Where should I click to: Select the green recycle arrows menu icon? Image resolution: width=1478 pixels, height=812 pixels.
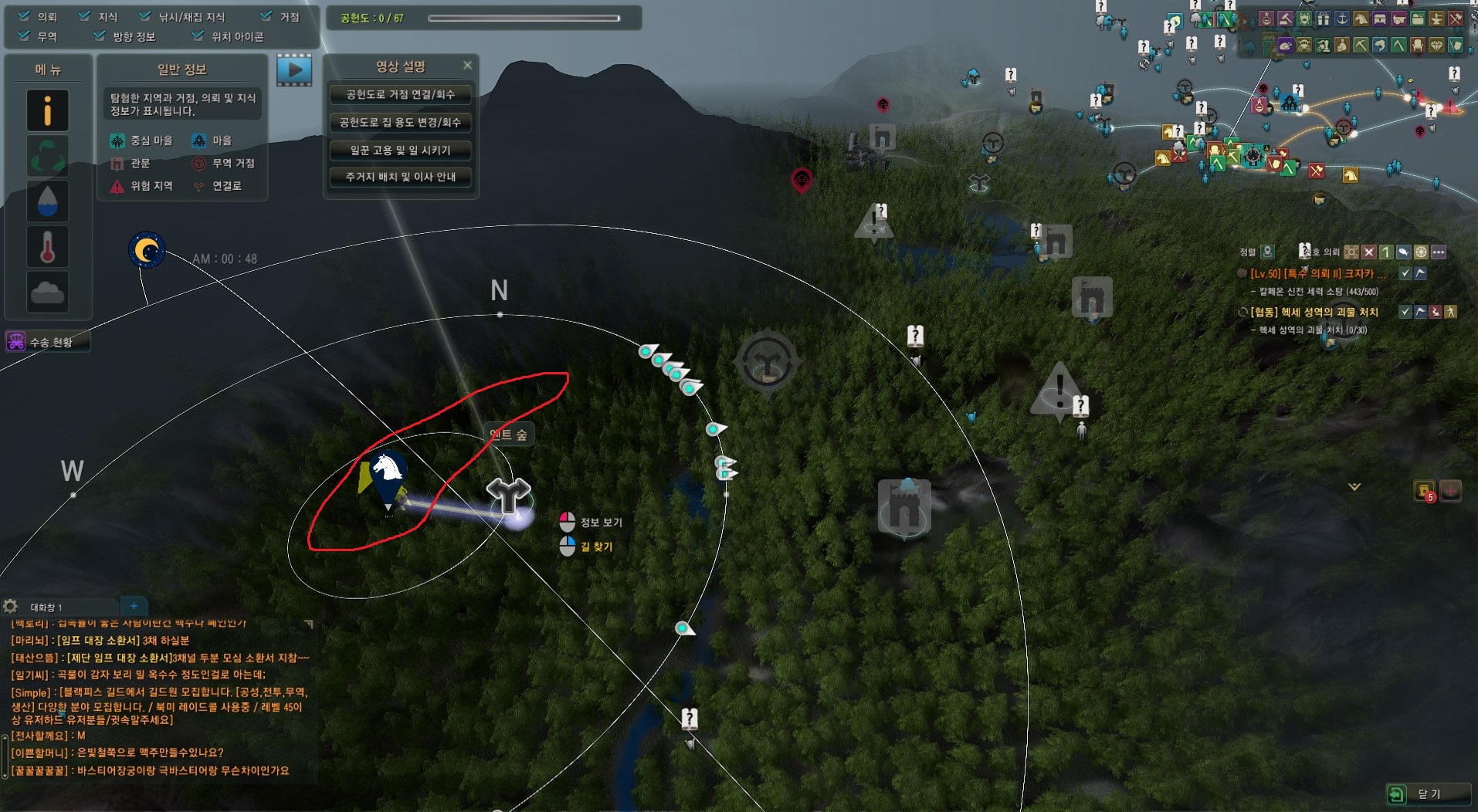tap(48, 156)
